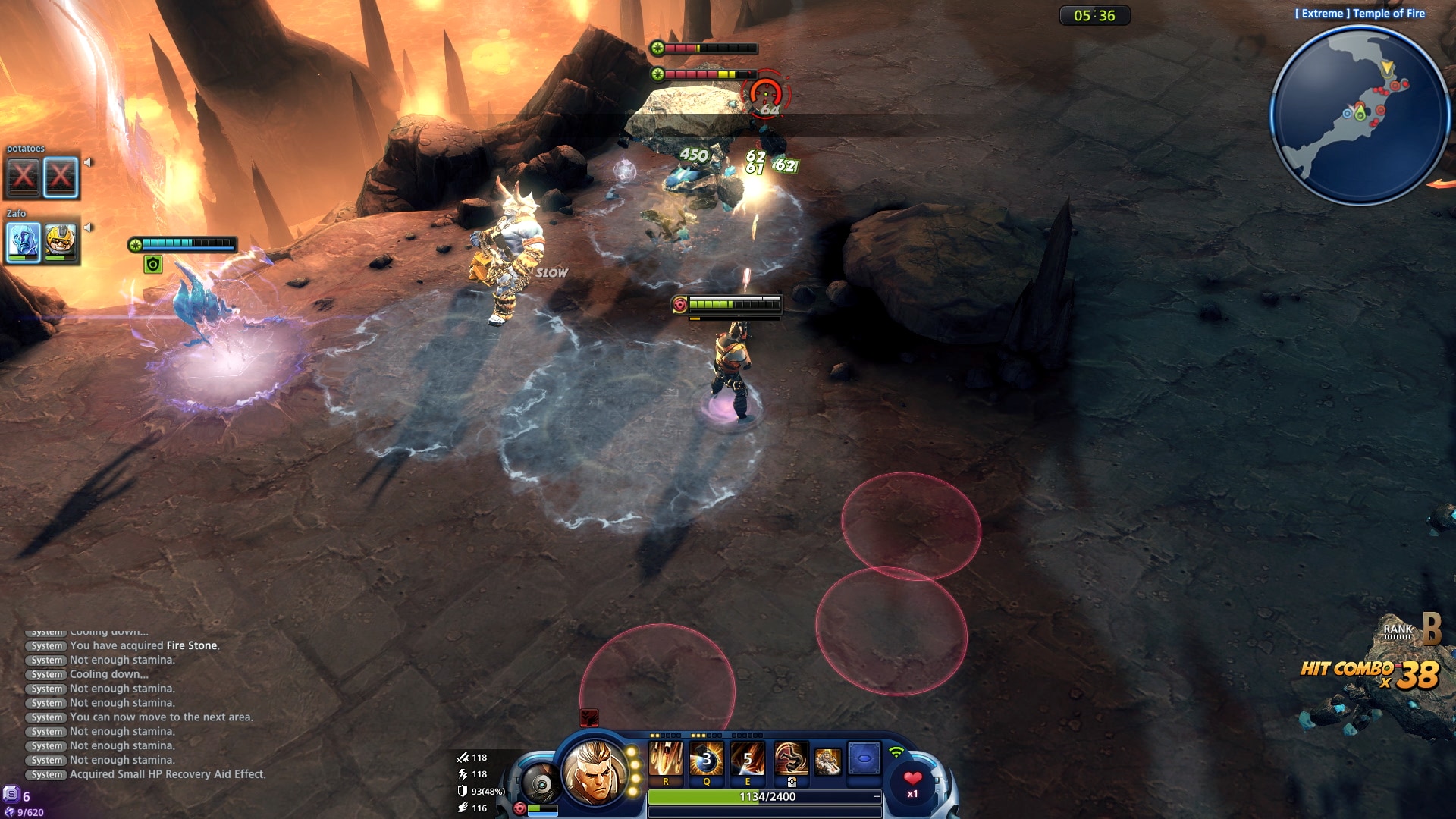Open the Fire Stone link in chat
Screen dimensions: 1456x819
point(192,646)
